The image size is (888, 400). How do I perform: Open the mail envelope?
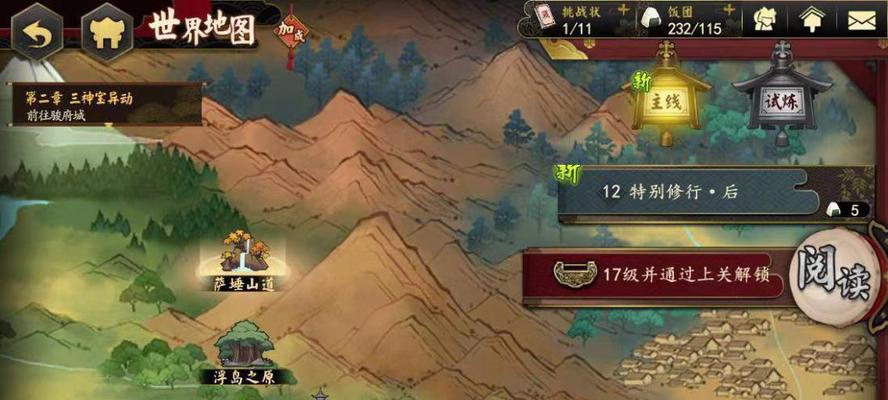[x=860, y=20]
